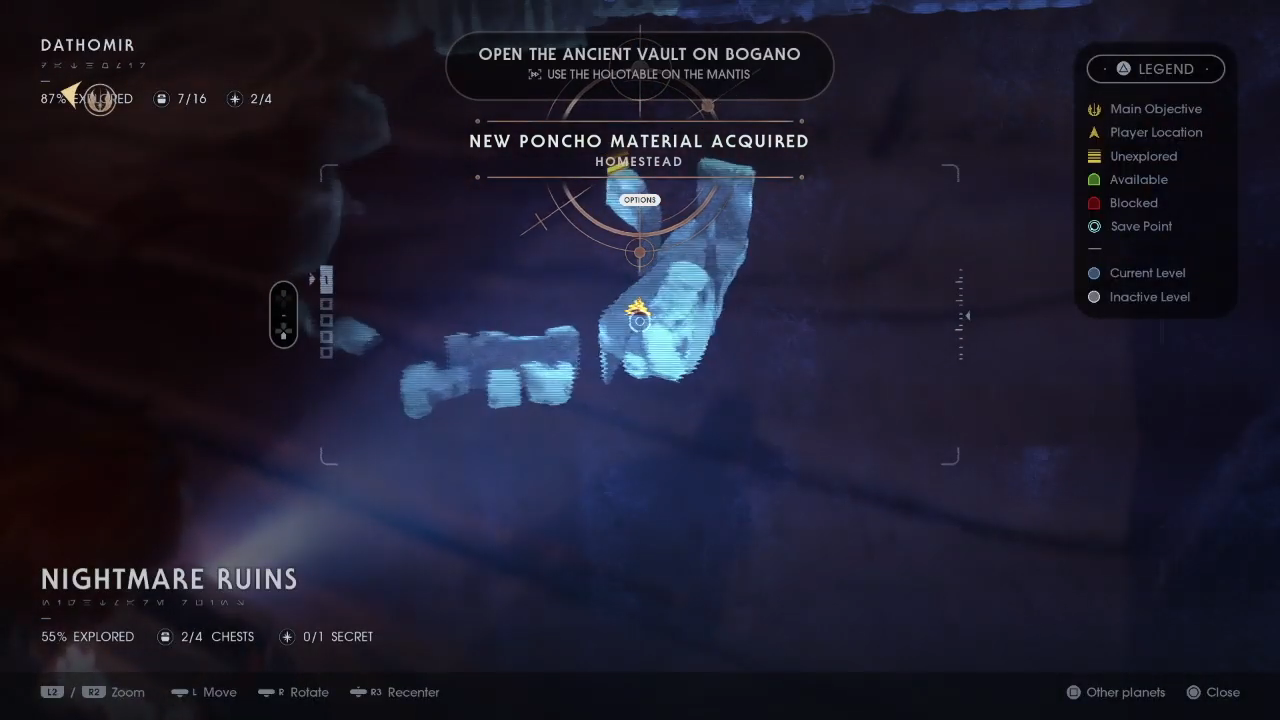
Task: Activate the Zoom control in the bottom bar
Action: tap(127, 692)
